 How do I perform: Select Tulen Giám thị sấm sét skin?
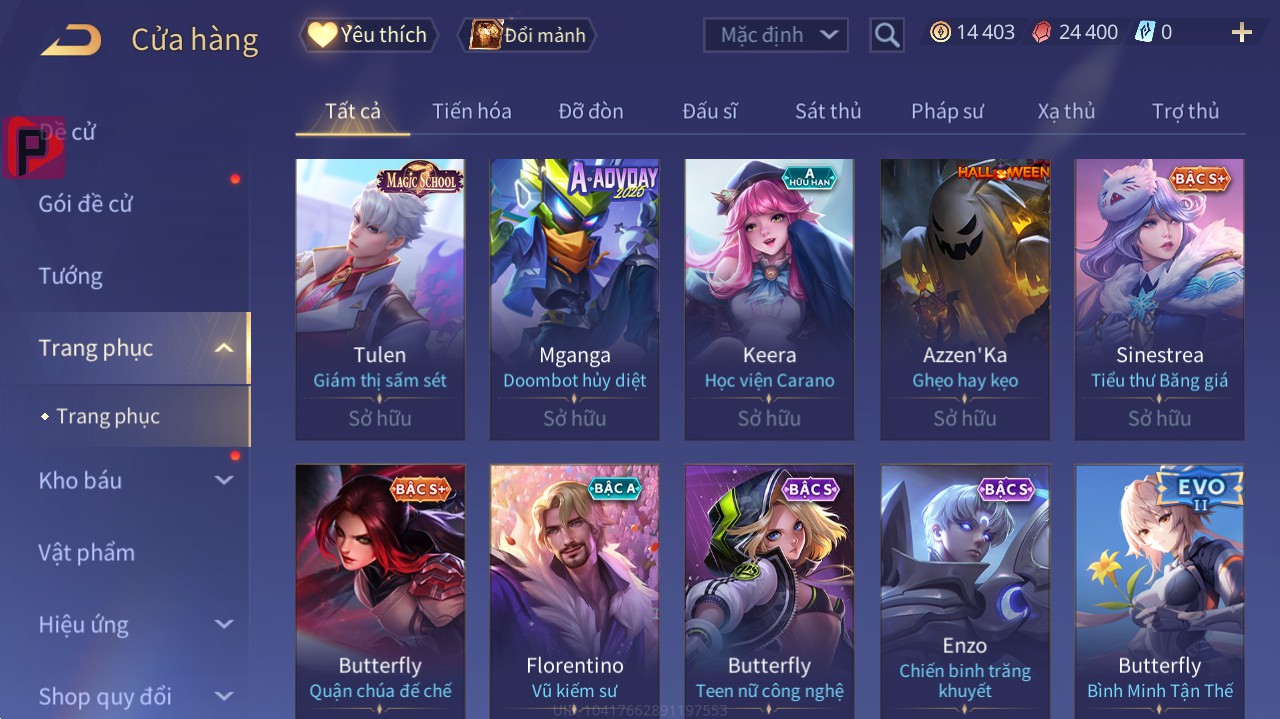[380, 298]
